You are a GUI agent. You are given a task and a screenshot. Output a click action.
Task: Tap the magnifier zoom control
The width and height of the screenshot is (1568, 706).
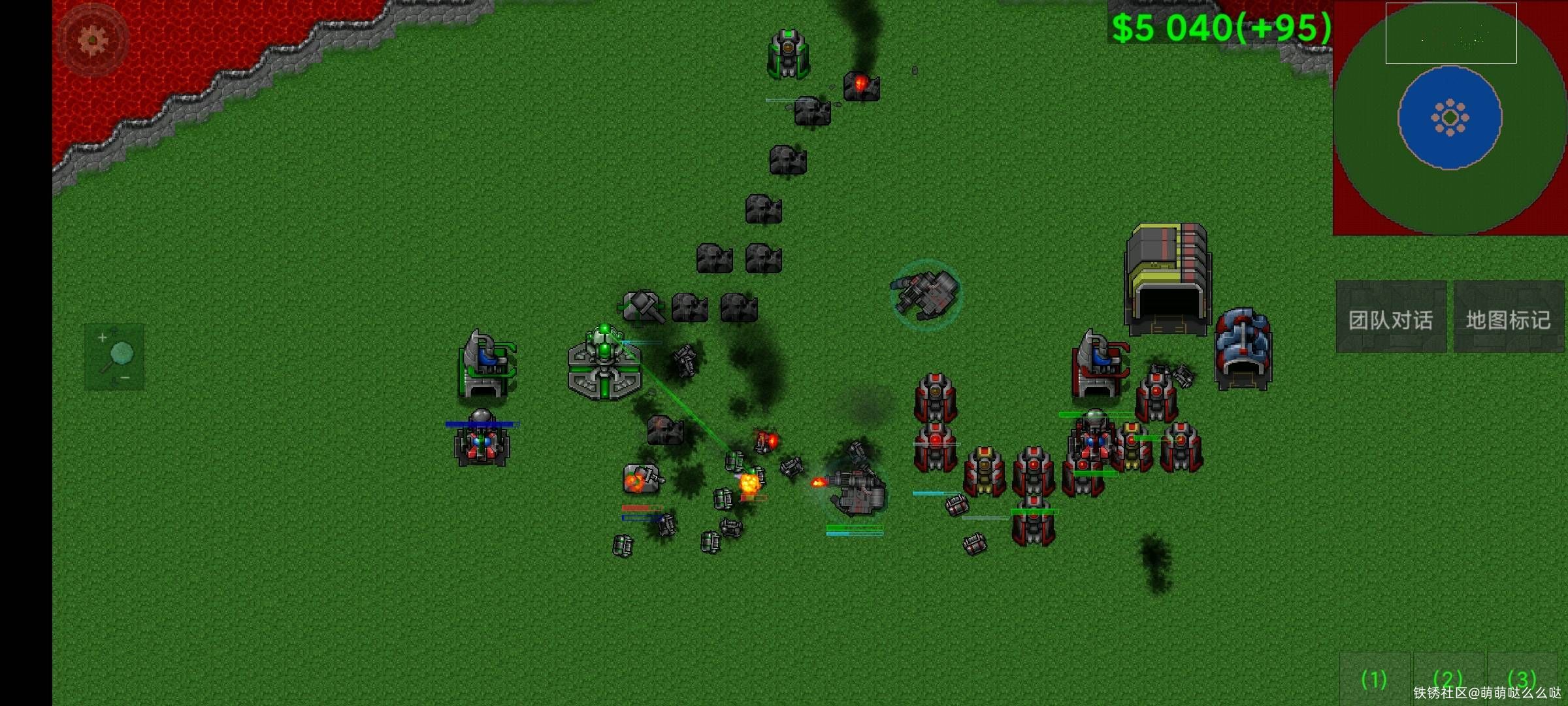pos(115,357)
